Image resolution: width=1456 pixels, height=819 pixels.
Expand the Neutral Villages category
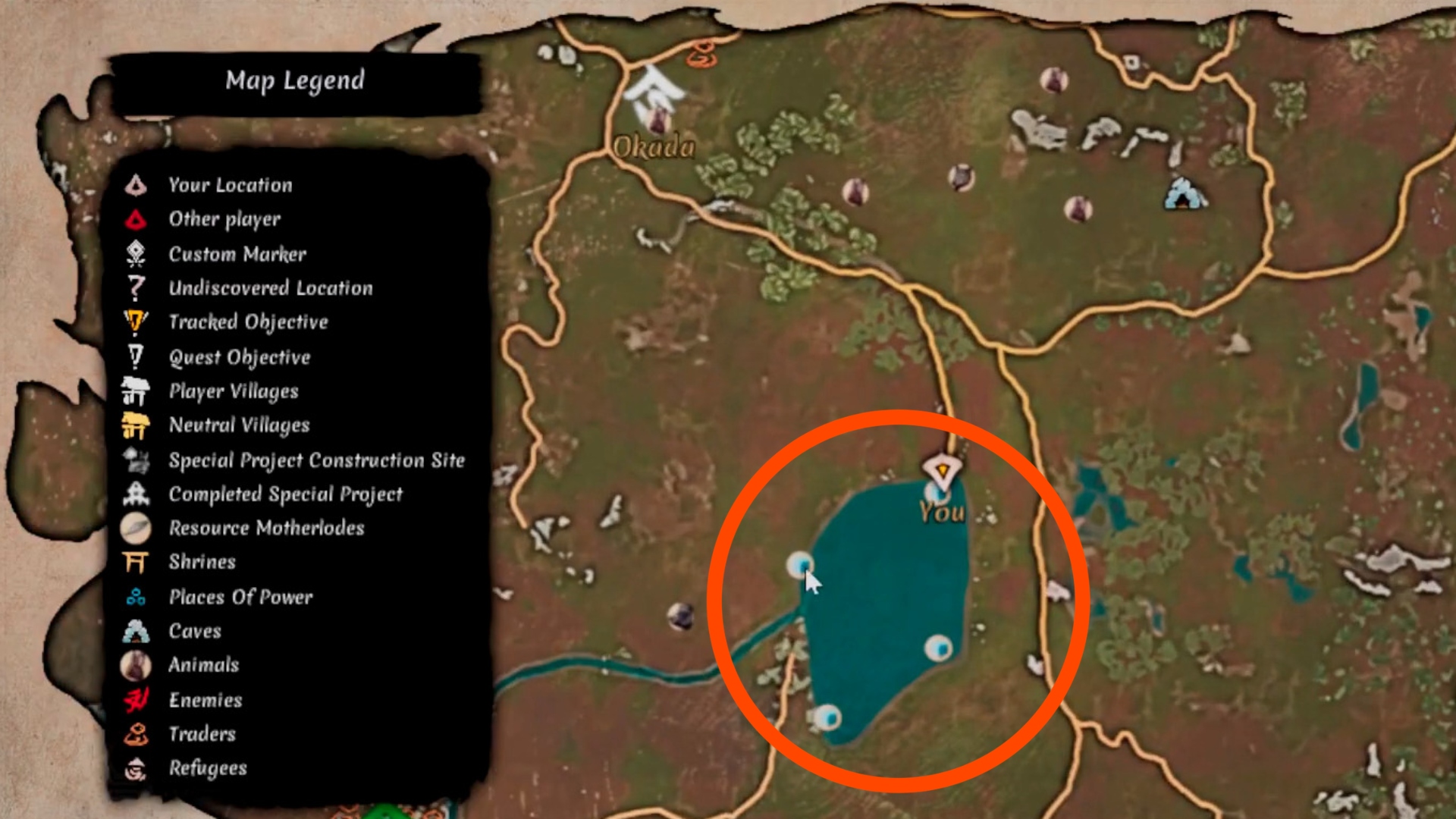135,425
